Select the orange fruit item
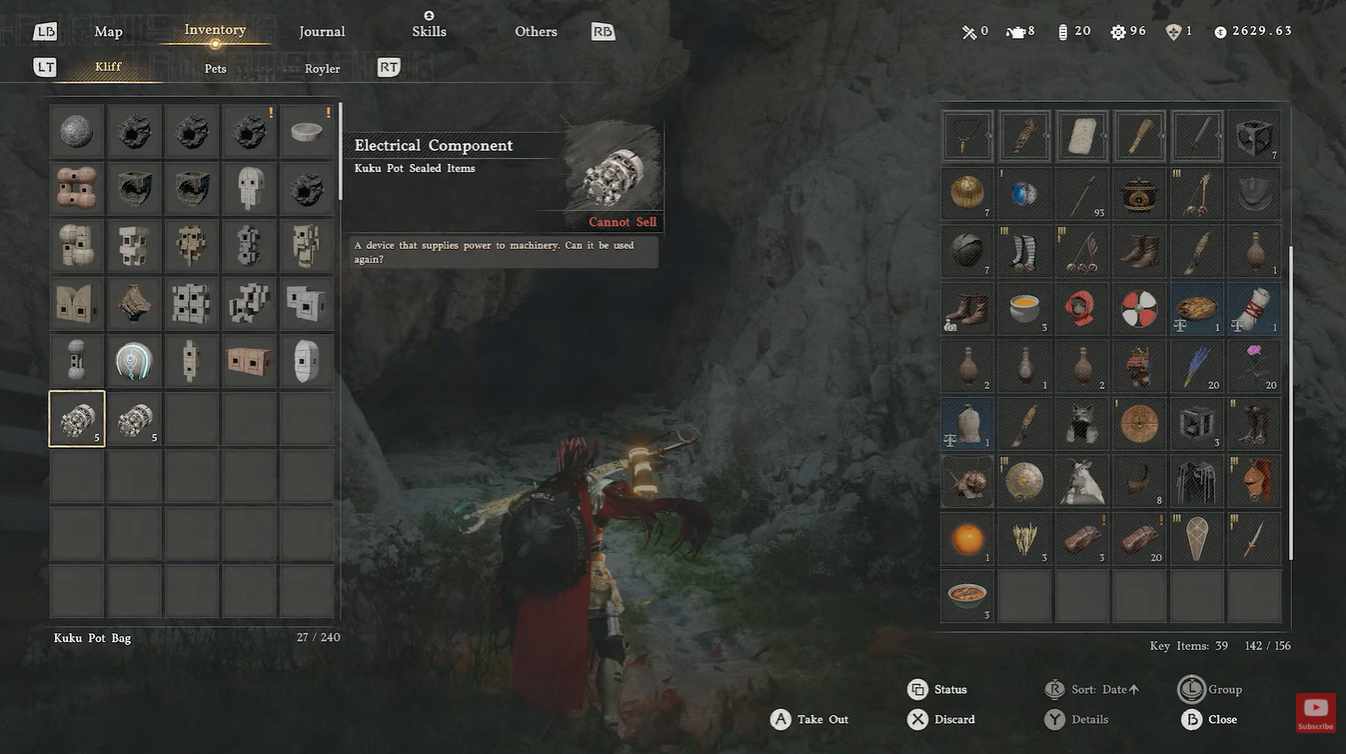 coord(967,539)
